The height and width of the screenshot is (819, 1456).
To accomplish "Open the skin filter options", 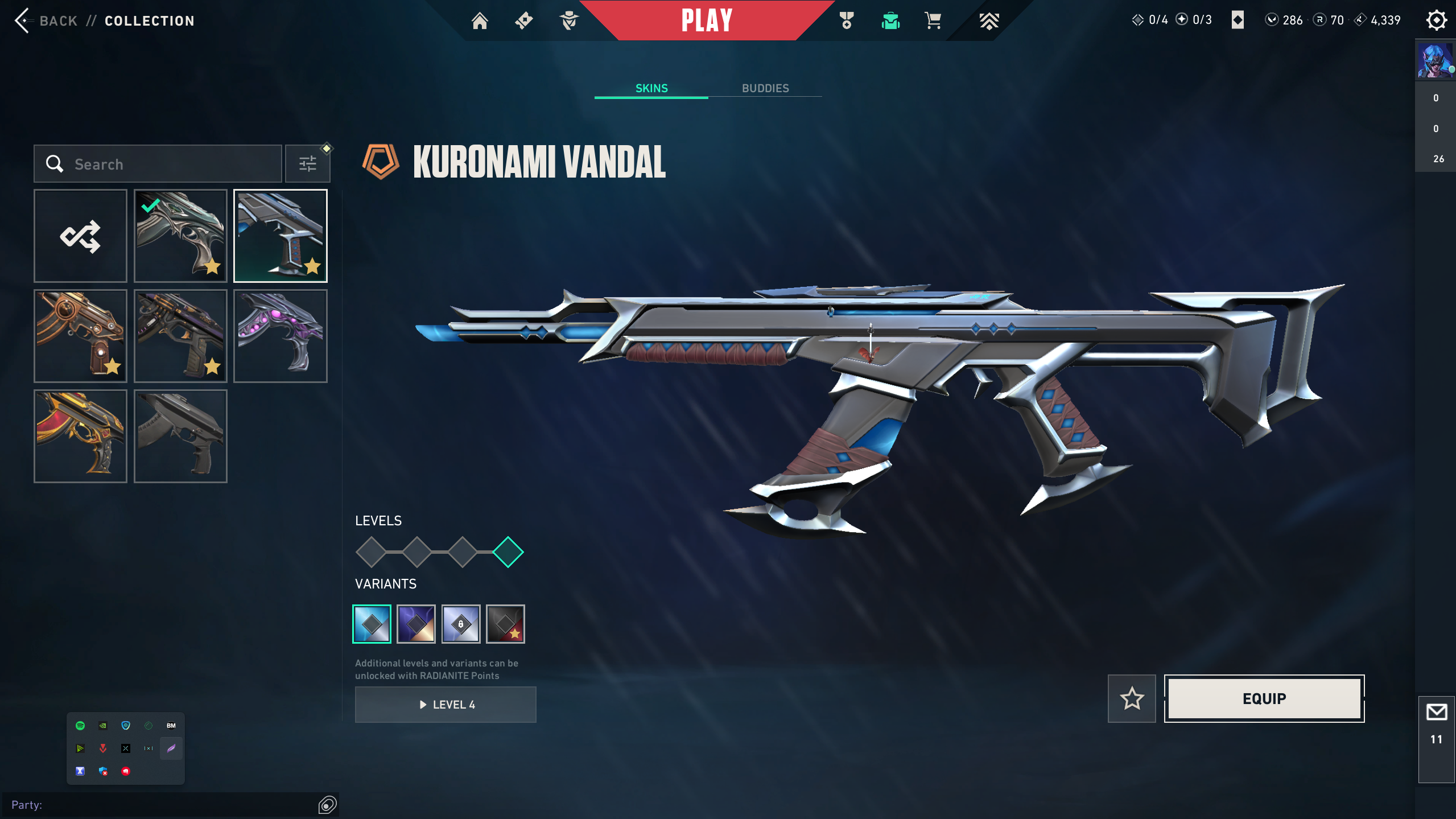I will pos(308,164).
